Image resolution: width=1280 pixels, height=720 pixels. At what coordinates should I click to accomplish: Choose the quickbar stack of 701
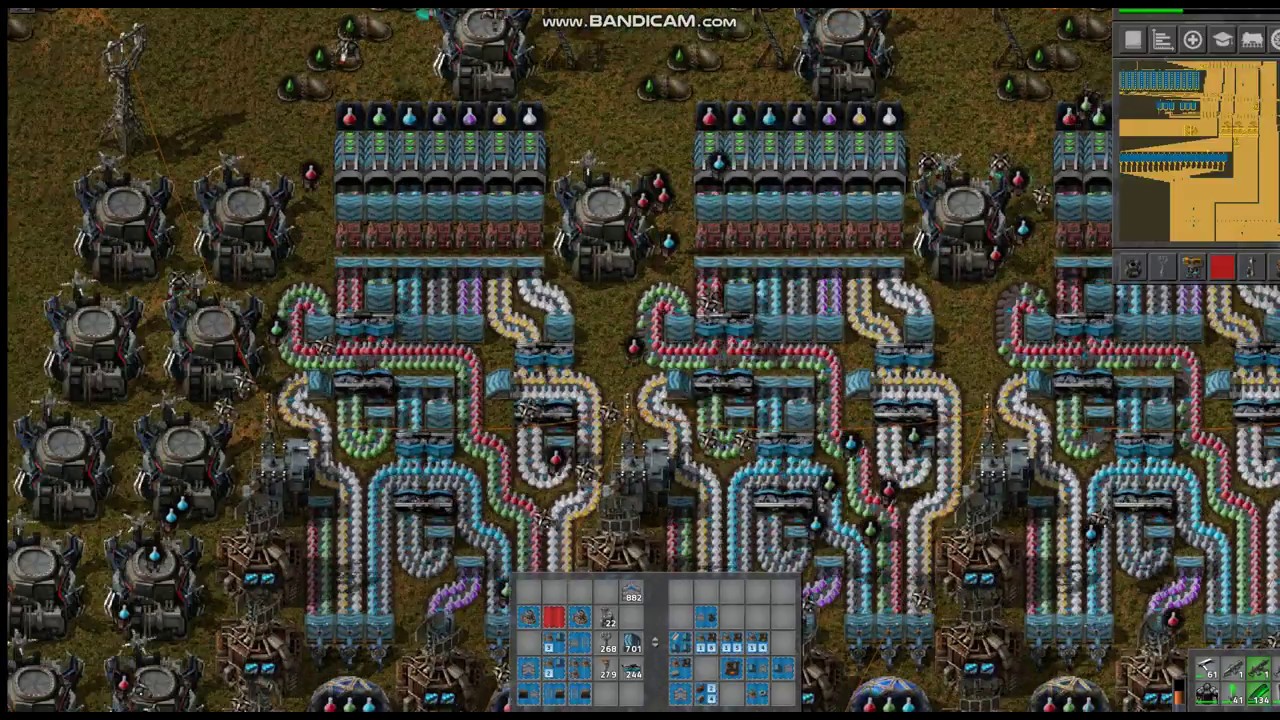[x=631, y=644]
